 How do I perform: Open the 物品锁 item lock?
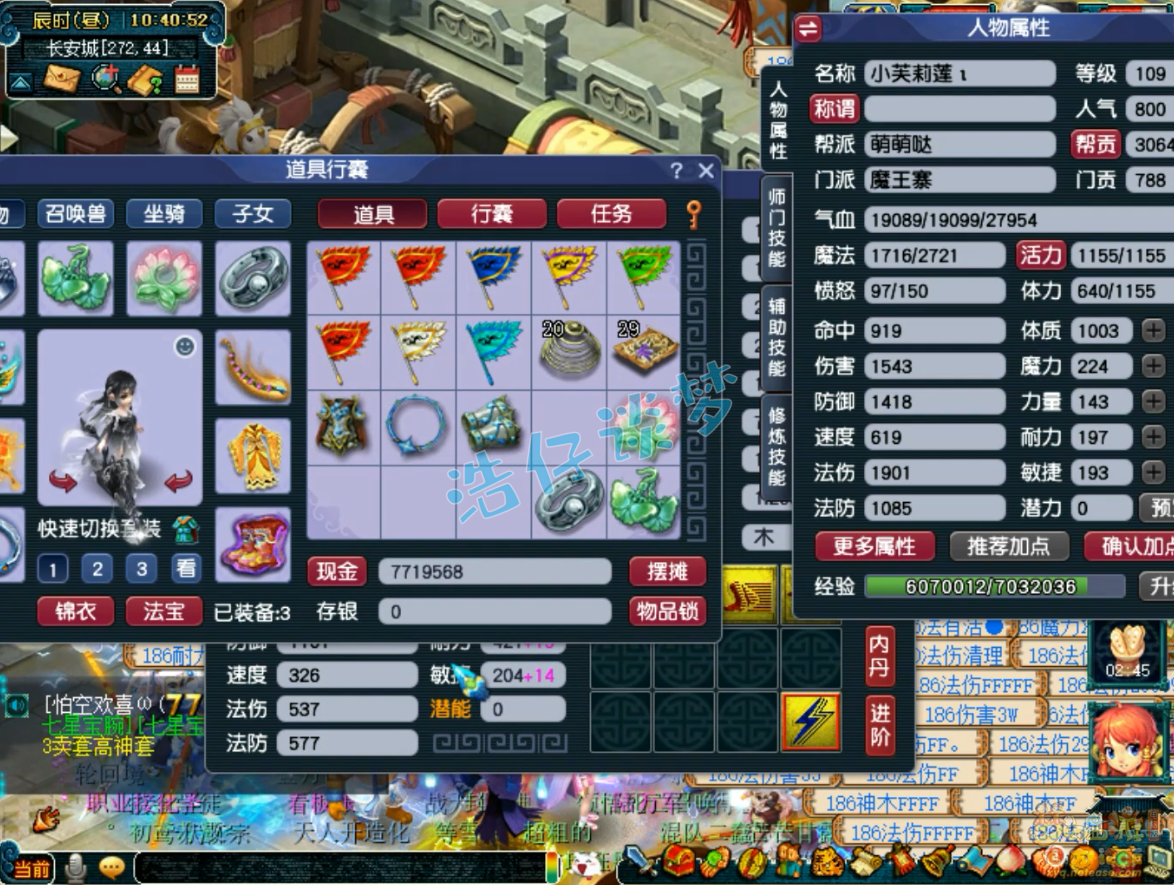(x=667, y=610)
